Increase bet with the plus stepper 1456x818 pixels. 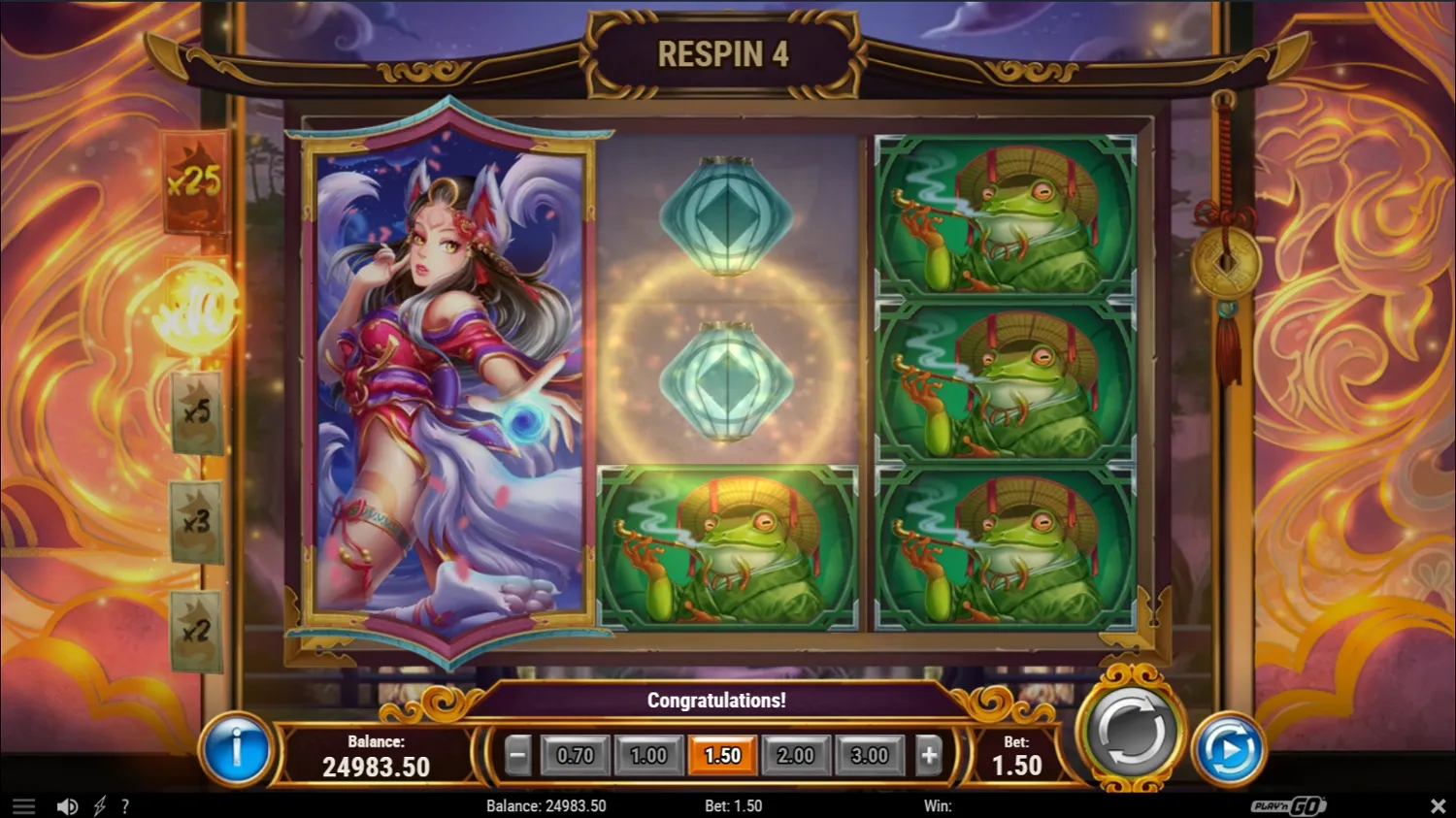tap(928, 755)
